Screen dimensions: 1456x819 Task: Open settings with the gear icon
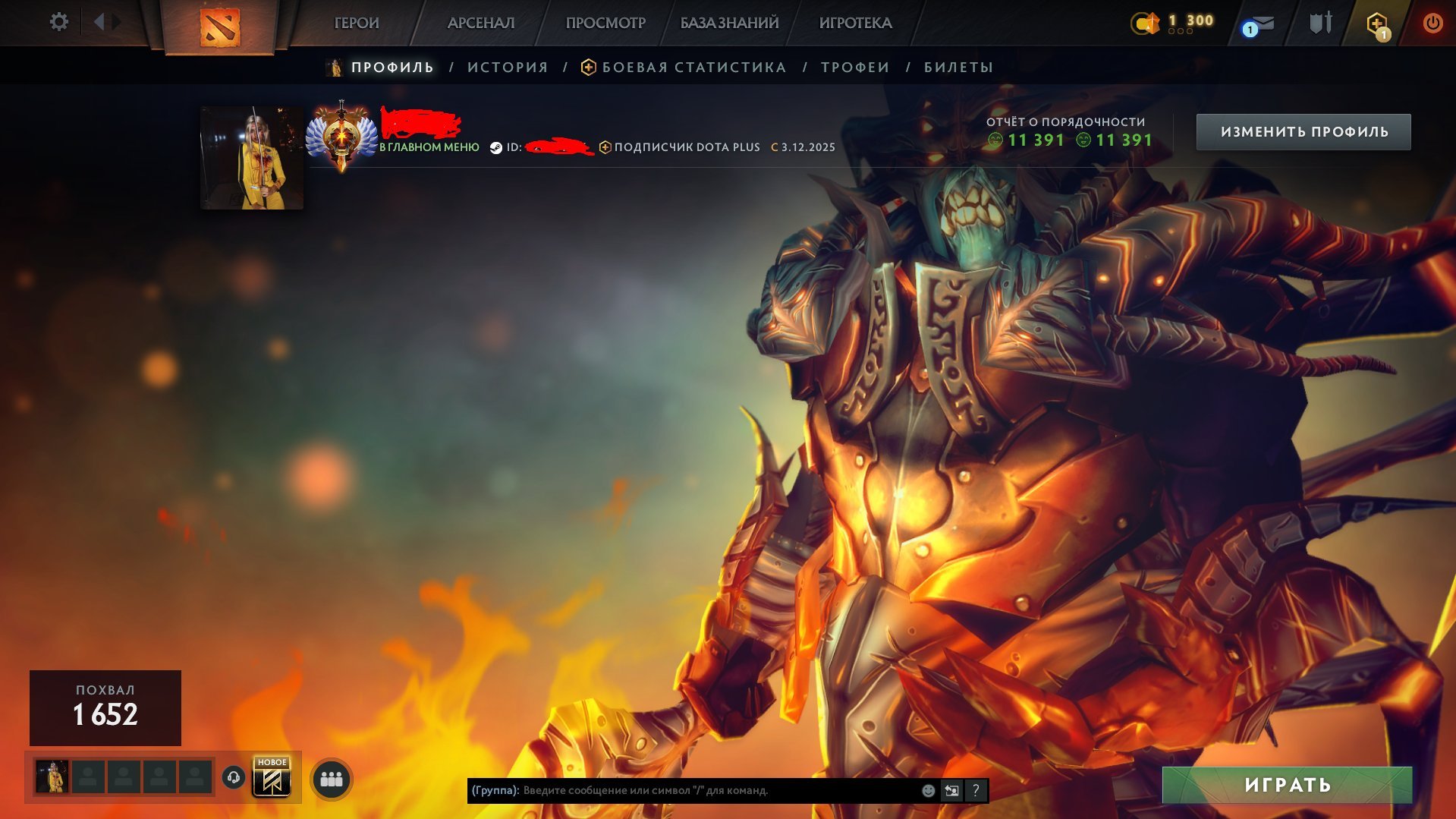pyautogui.click(x=59, y=23)
